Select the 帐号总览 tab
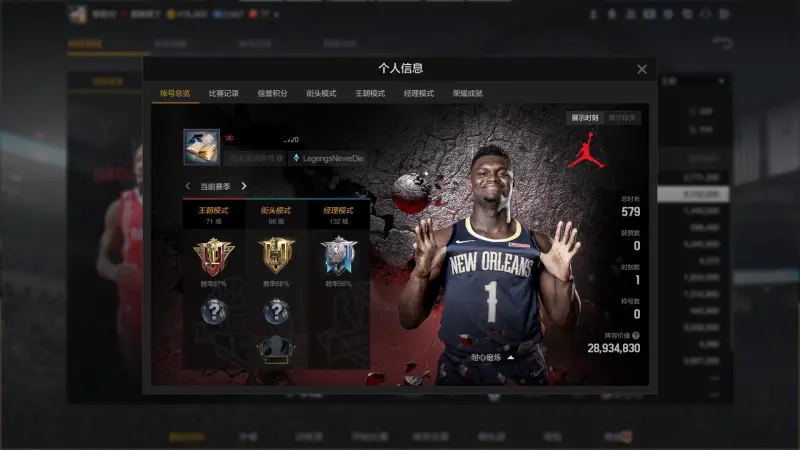The image size is (800, 450). point(175,93)
